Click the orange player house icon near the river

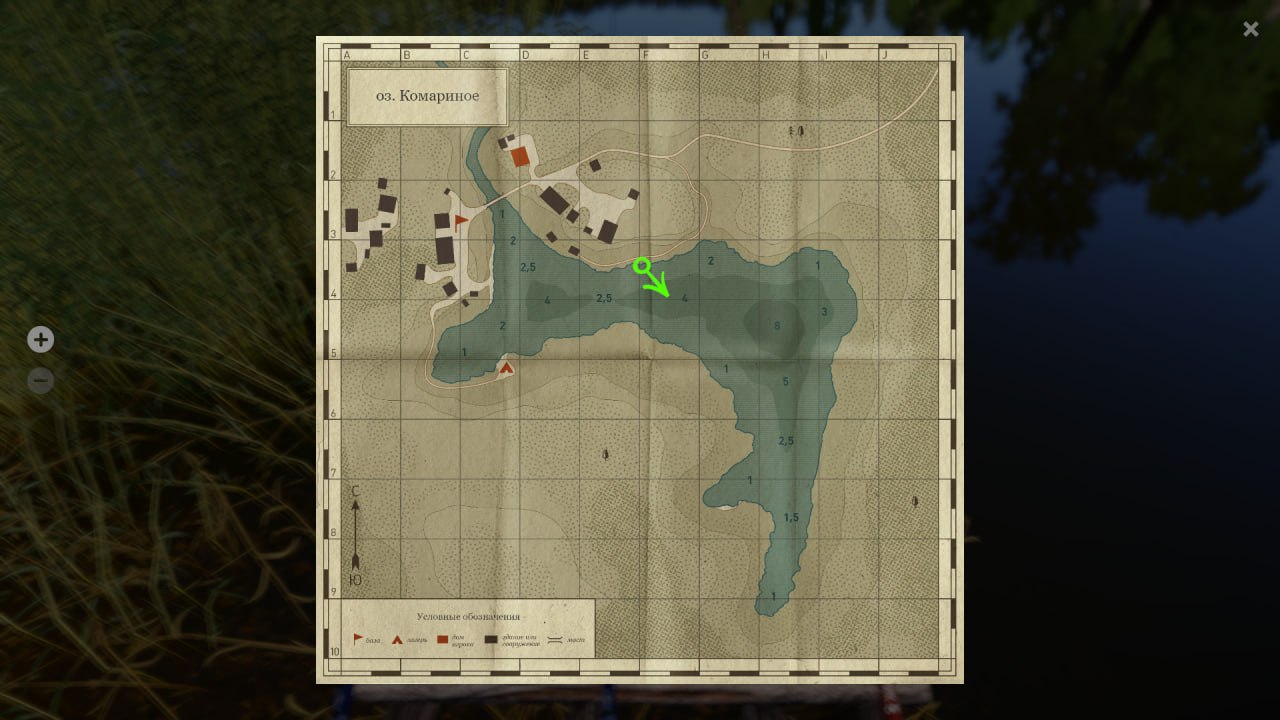(x=519, y=156)
